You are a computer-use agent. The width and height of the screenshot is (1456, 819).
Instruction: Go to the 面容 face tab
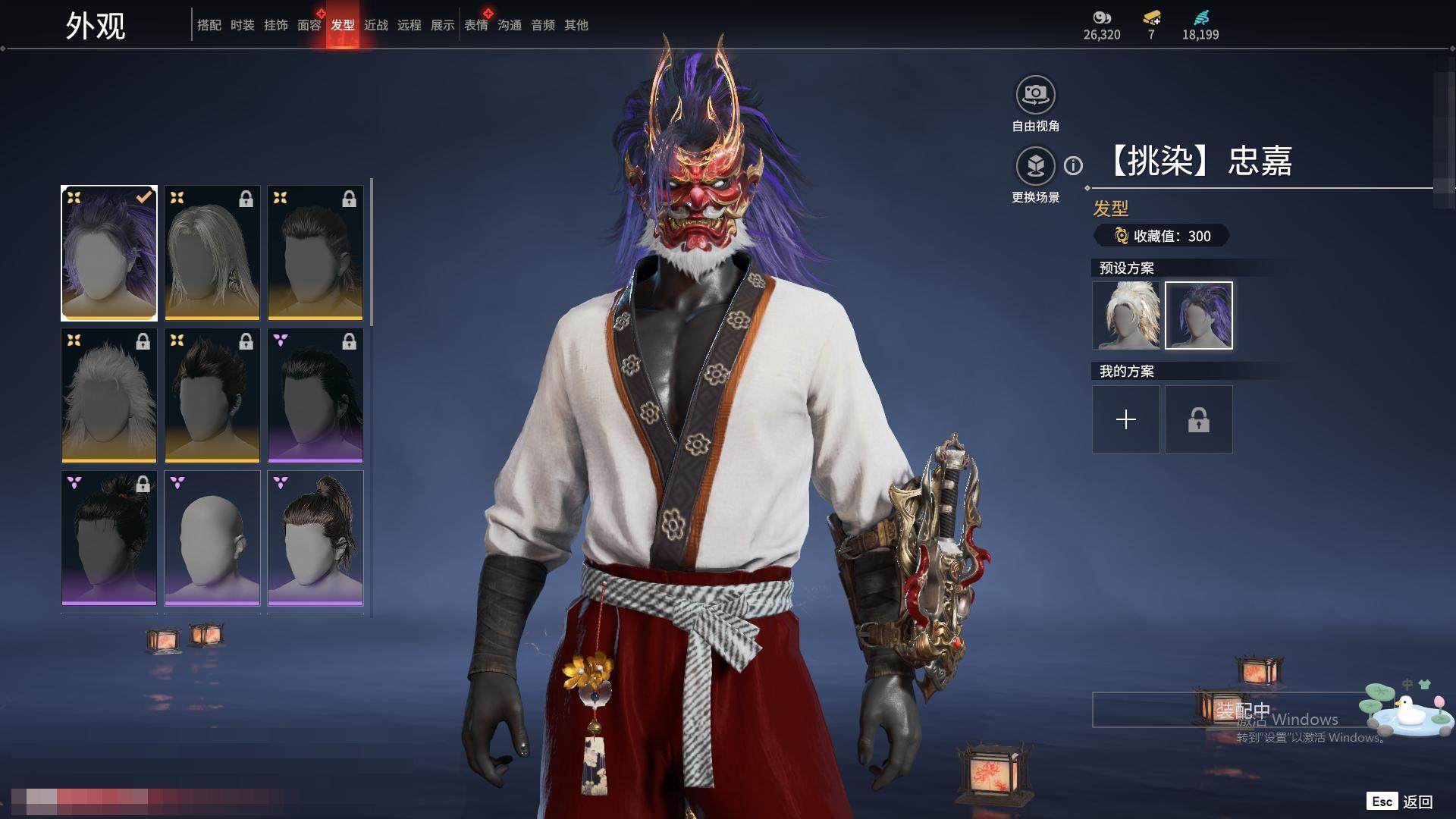tap(309, 25)
